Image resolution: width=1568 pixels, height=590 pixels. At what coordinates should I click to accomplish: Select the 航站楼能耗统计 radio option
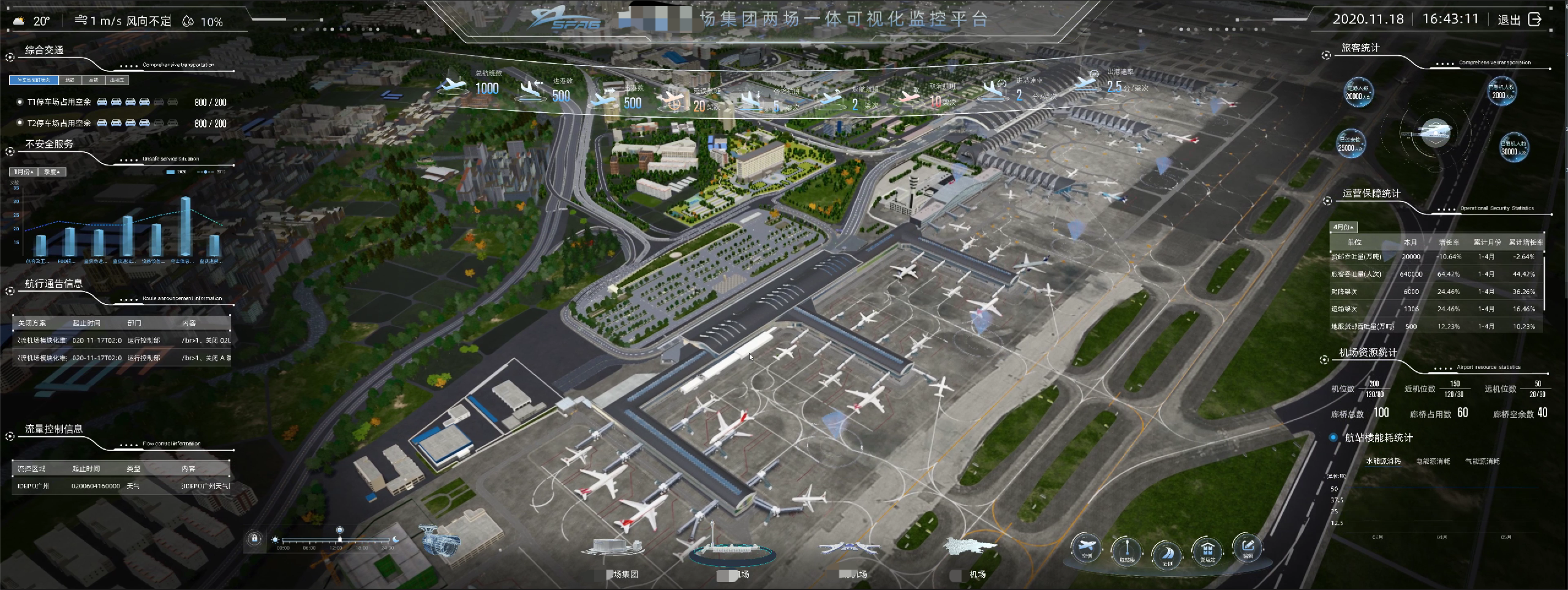click(1333, 437)
